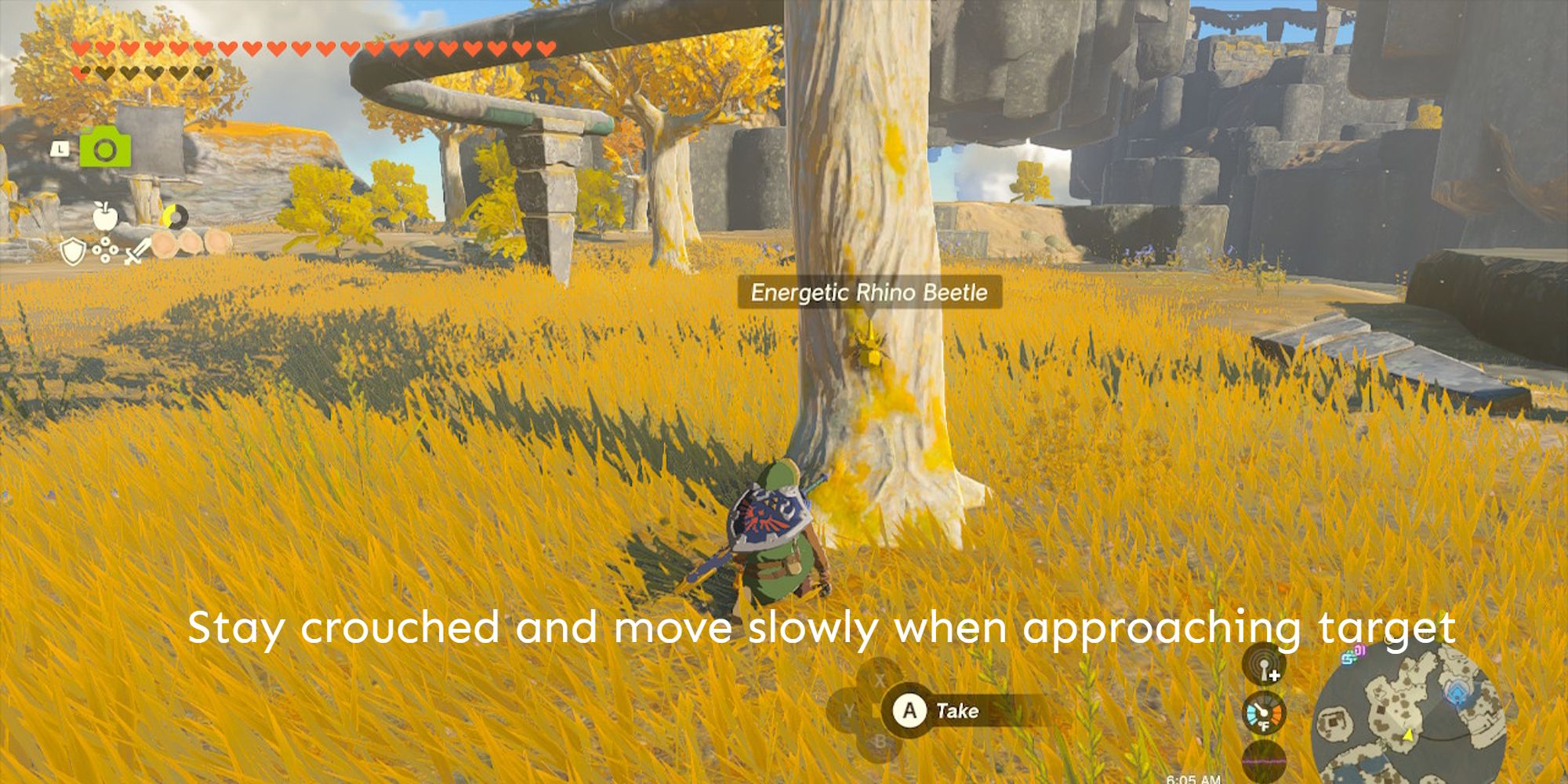Screen dimensions: 1568x784
Task: Click the B button prompt below Take
Action: click(880, 741)
